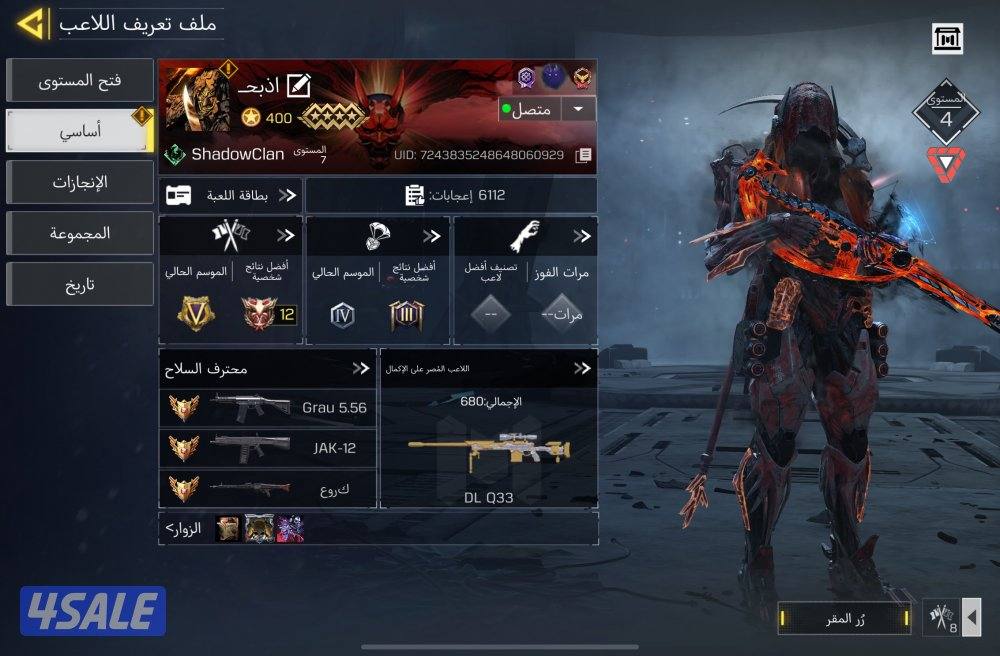Screen dimensions: 1000x656
Task: View the 6112 إعجابات likes list
Action: click(x=450, y=195)
